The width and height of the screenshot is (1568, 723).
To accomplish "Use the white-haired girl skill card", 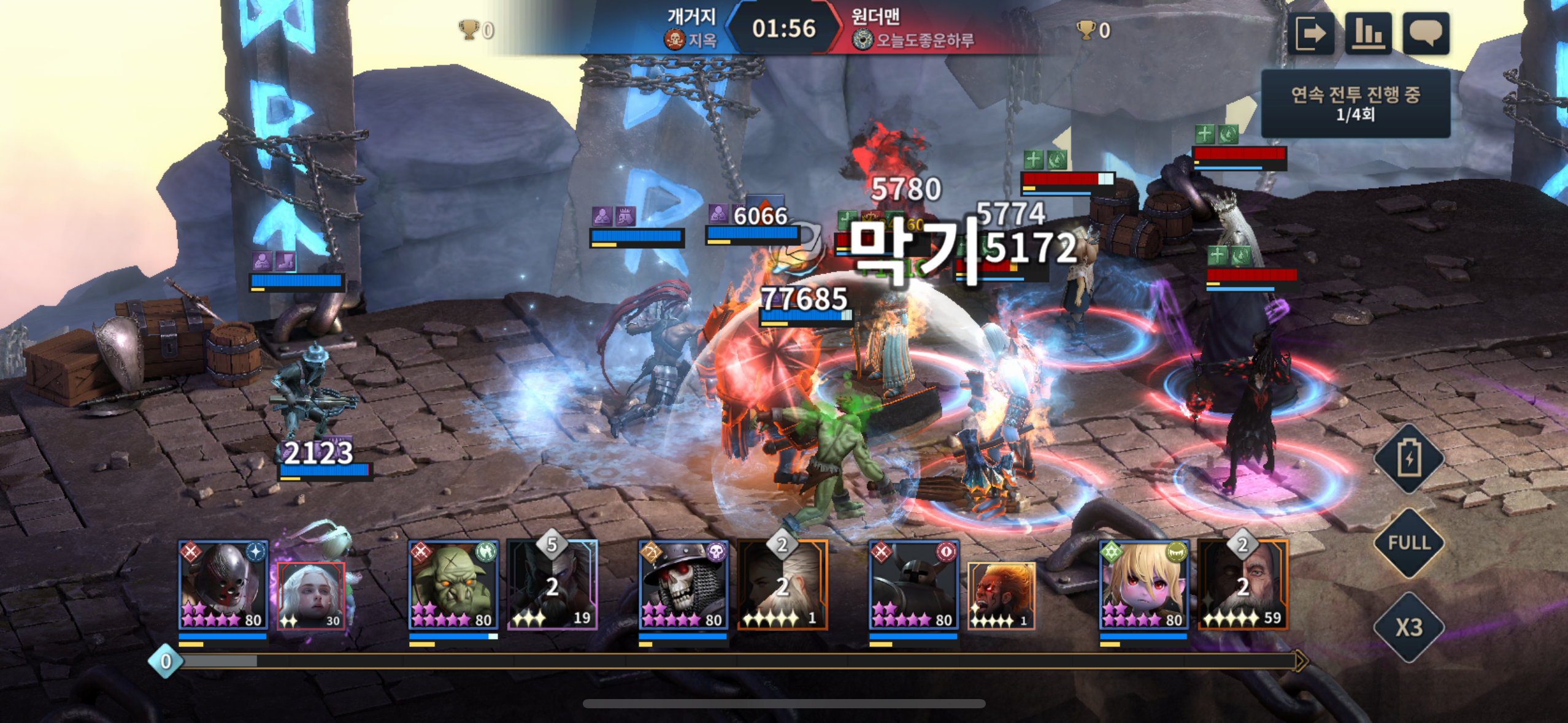I will tap(312, 595).
